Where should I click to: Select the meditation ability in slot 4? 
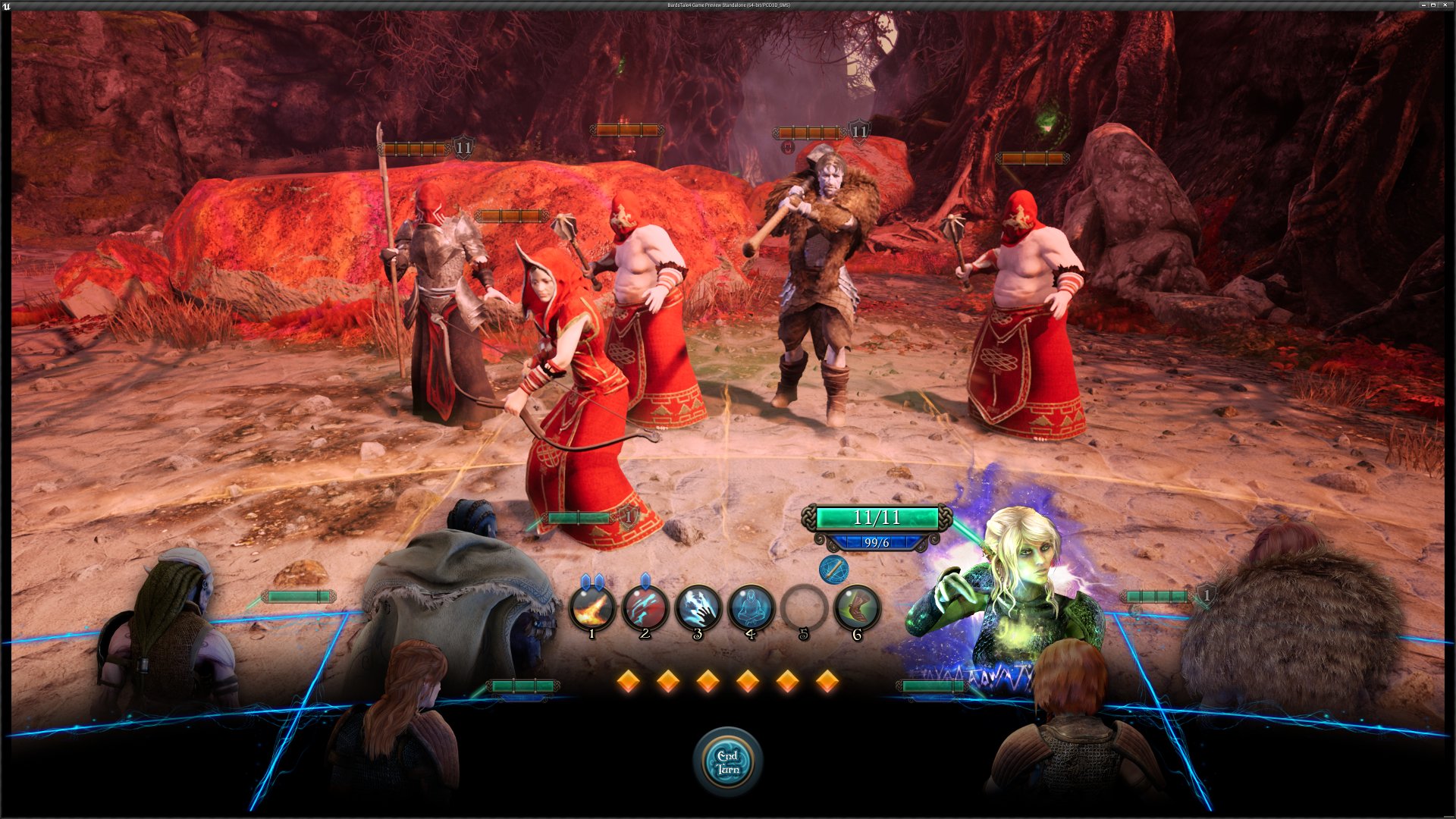point(751,608)
